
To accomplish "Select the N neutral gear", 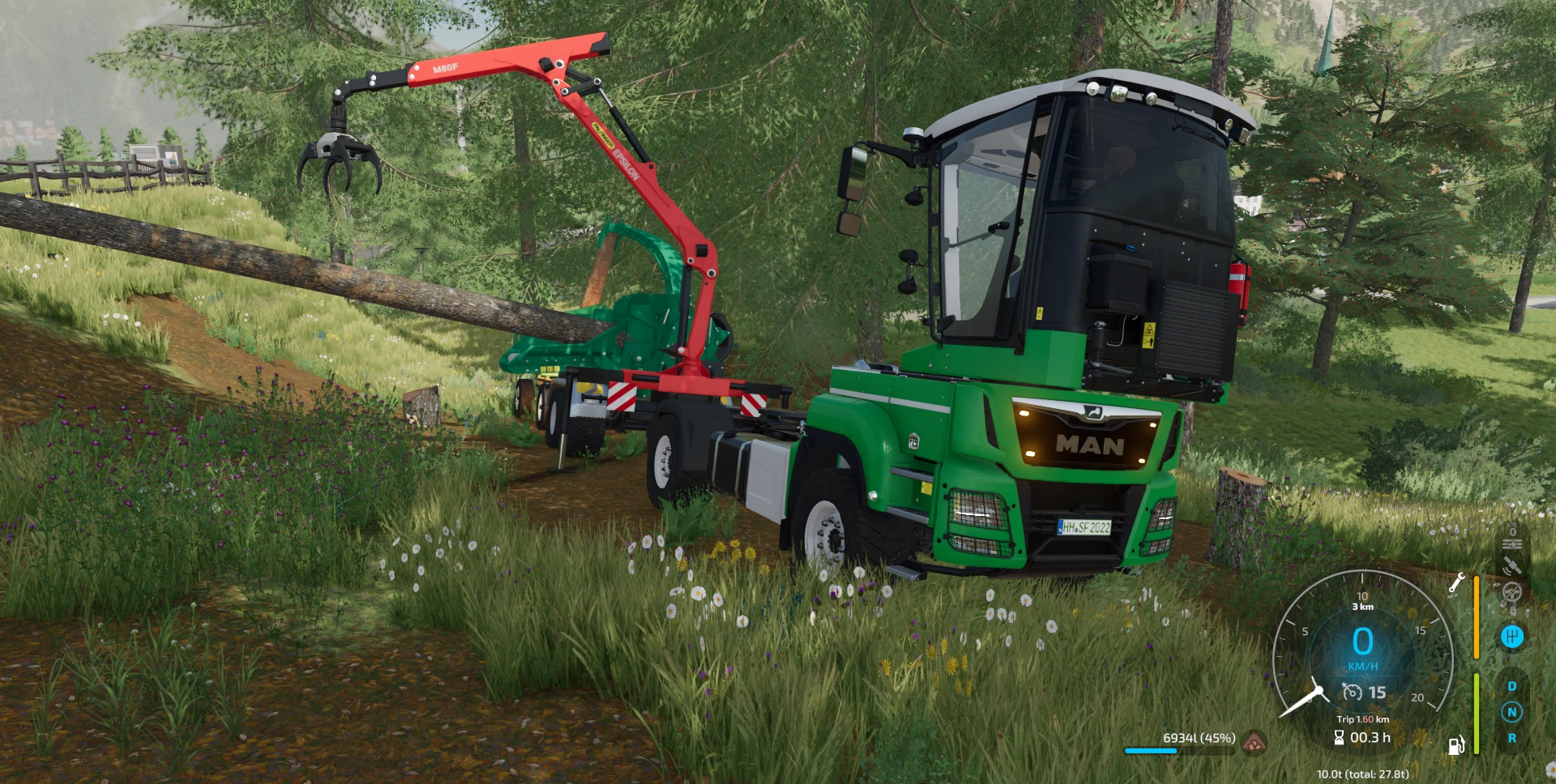I will tap(1511, 712).
